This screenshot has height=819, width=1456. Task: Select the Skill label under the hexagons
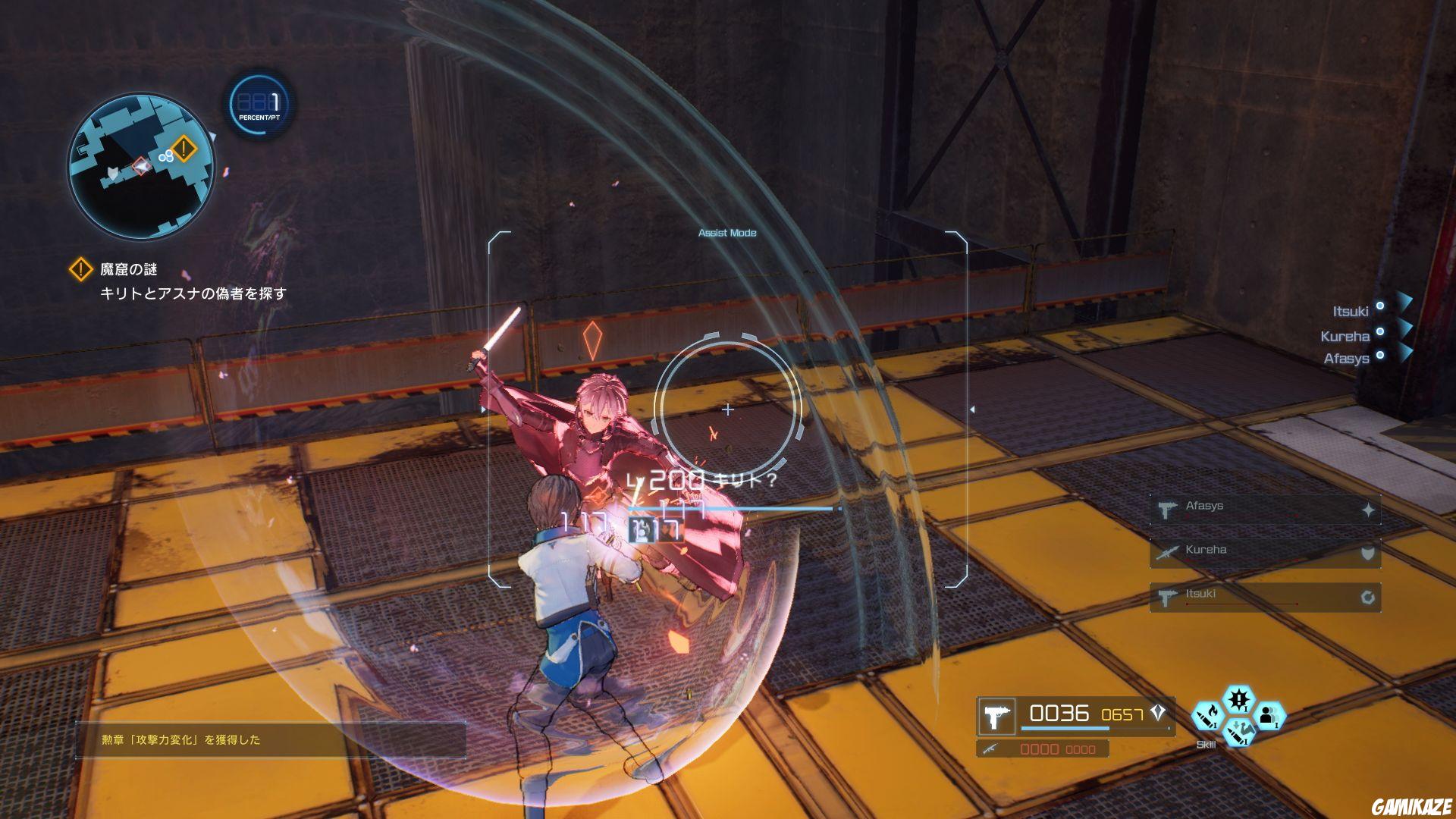(1206, 745)
